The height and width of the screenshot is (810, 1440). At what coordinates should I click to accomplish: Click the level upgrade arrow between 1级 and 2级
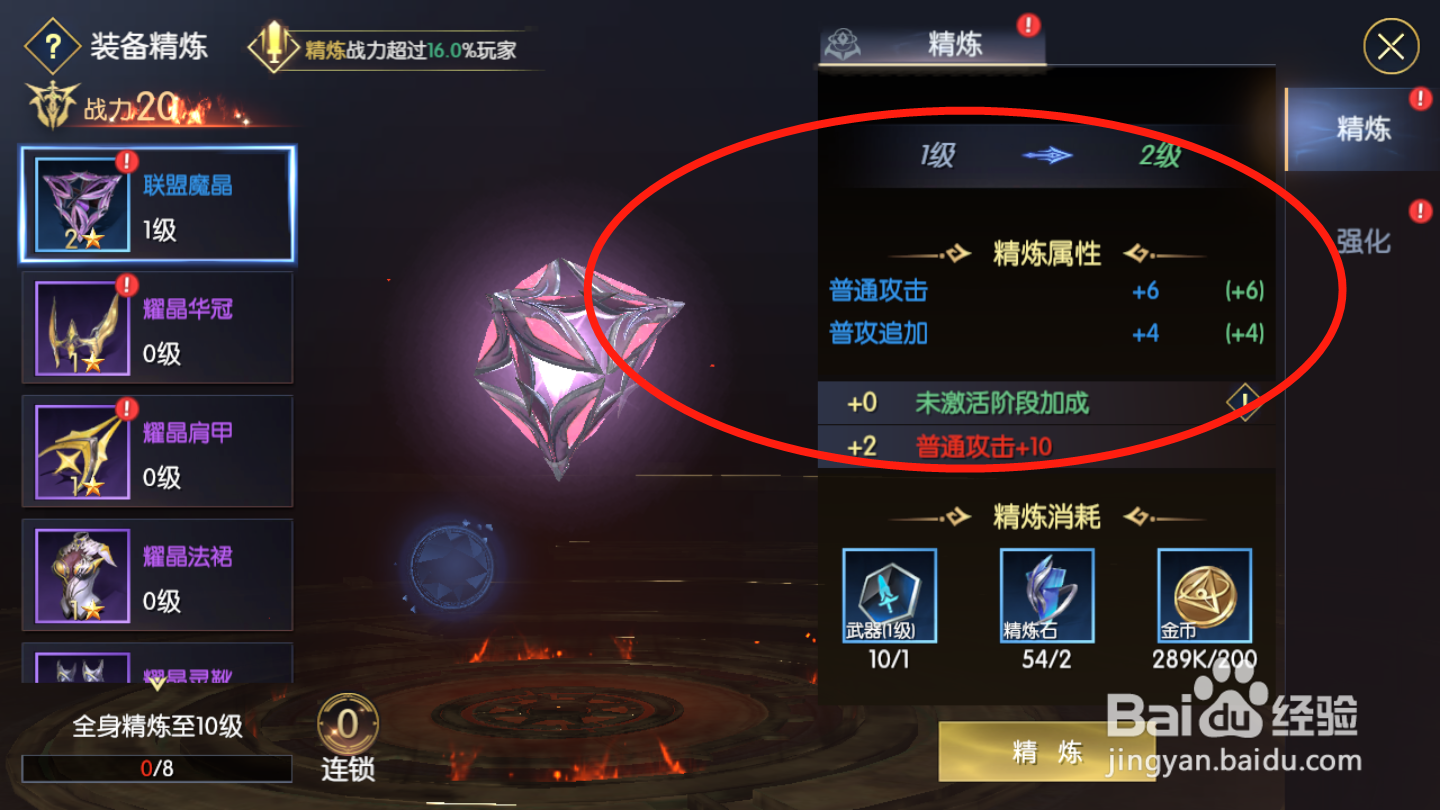(1050, 156)
